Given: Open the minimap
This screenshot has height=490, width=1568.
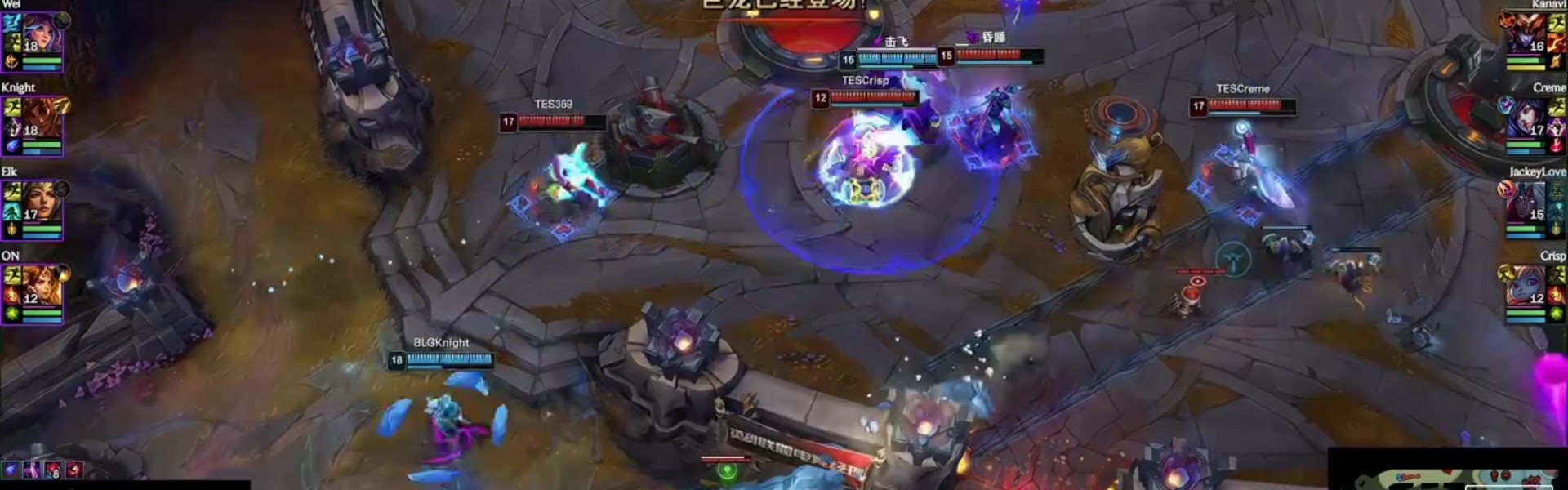Looking at the screenshot, I should (1450, 474).
